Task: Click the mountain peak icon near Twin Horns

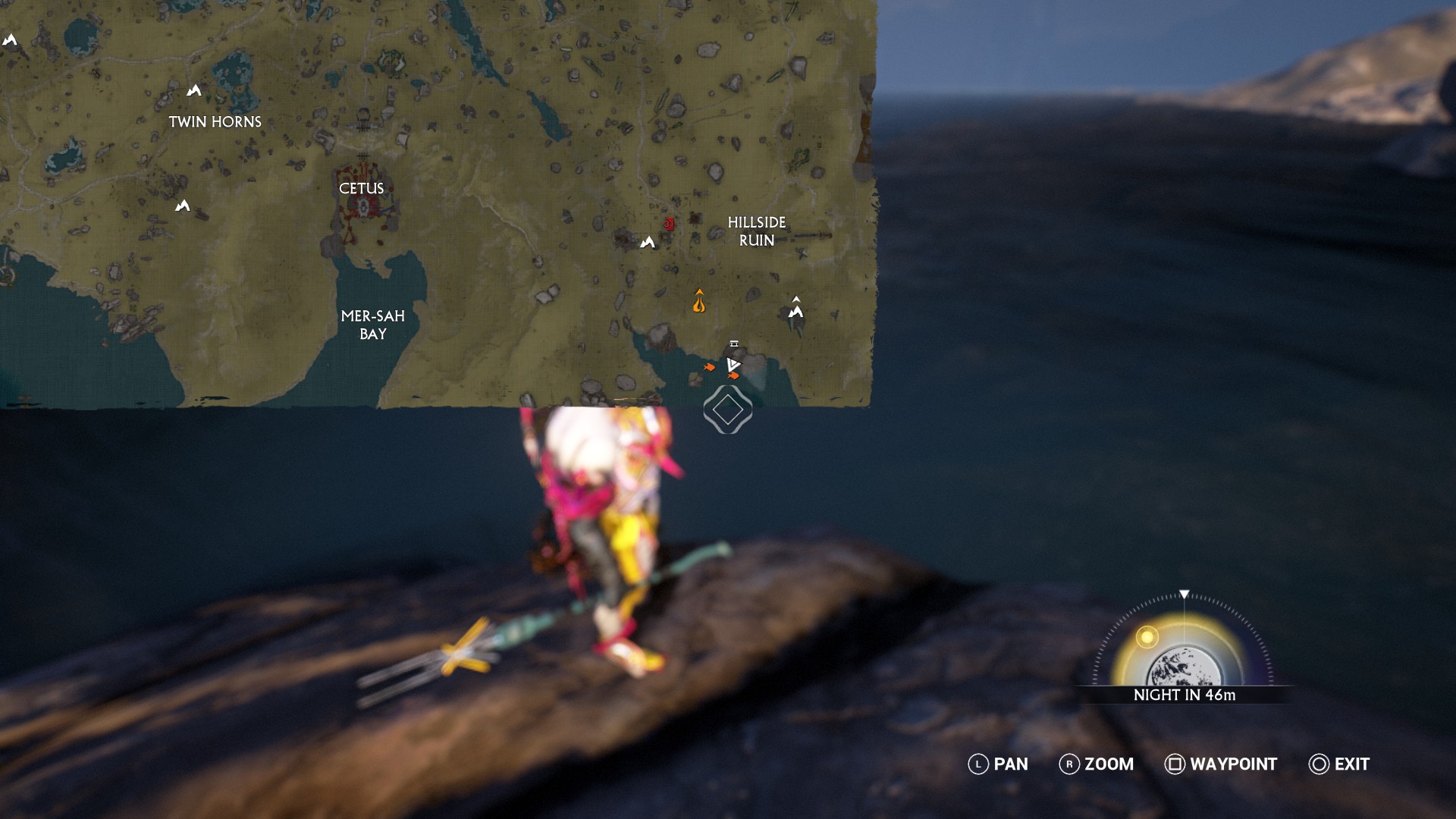Action: (196, 90)
